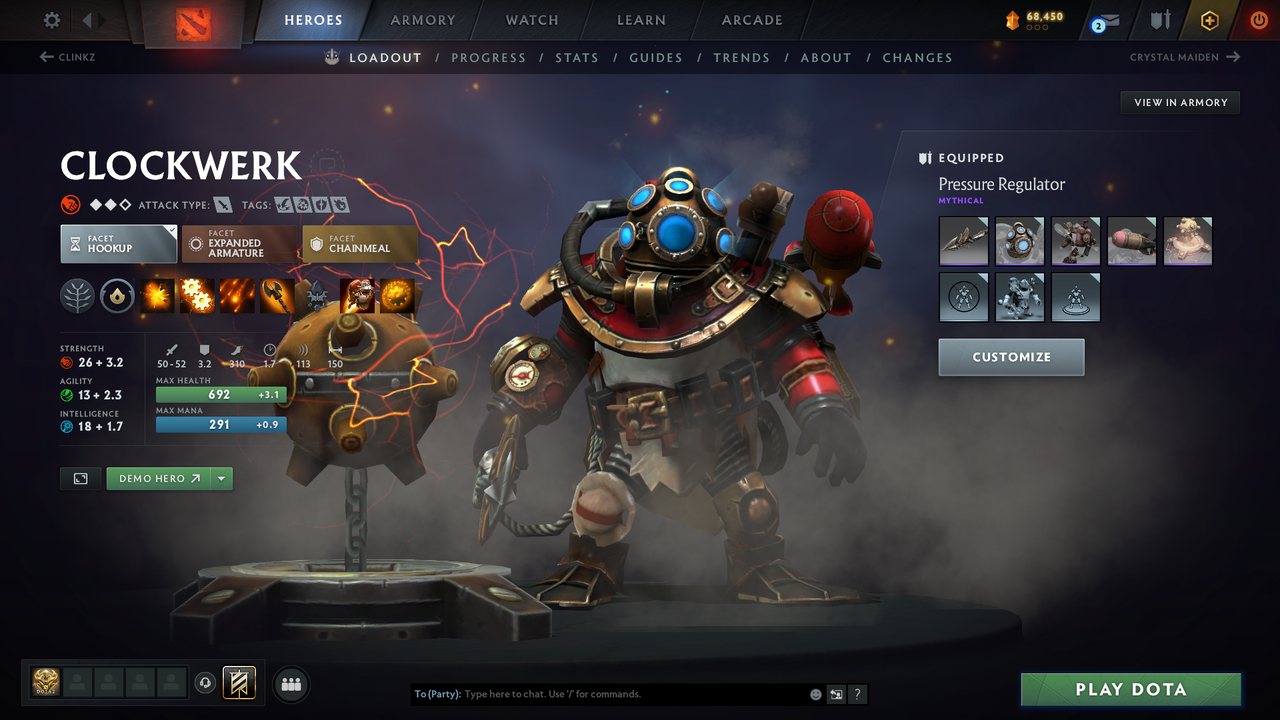Toggle the innate ability talent tree icon
This screenshot has height=720, width=1280.
[78, 296]
